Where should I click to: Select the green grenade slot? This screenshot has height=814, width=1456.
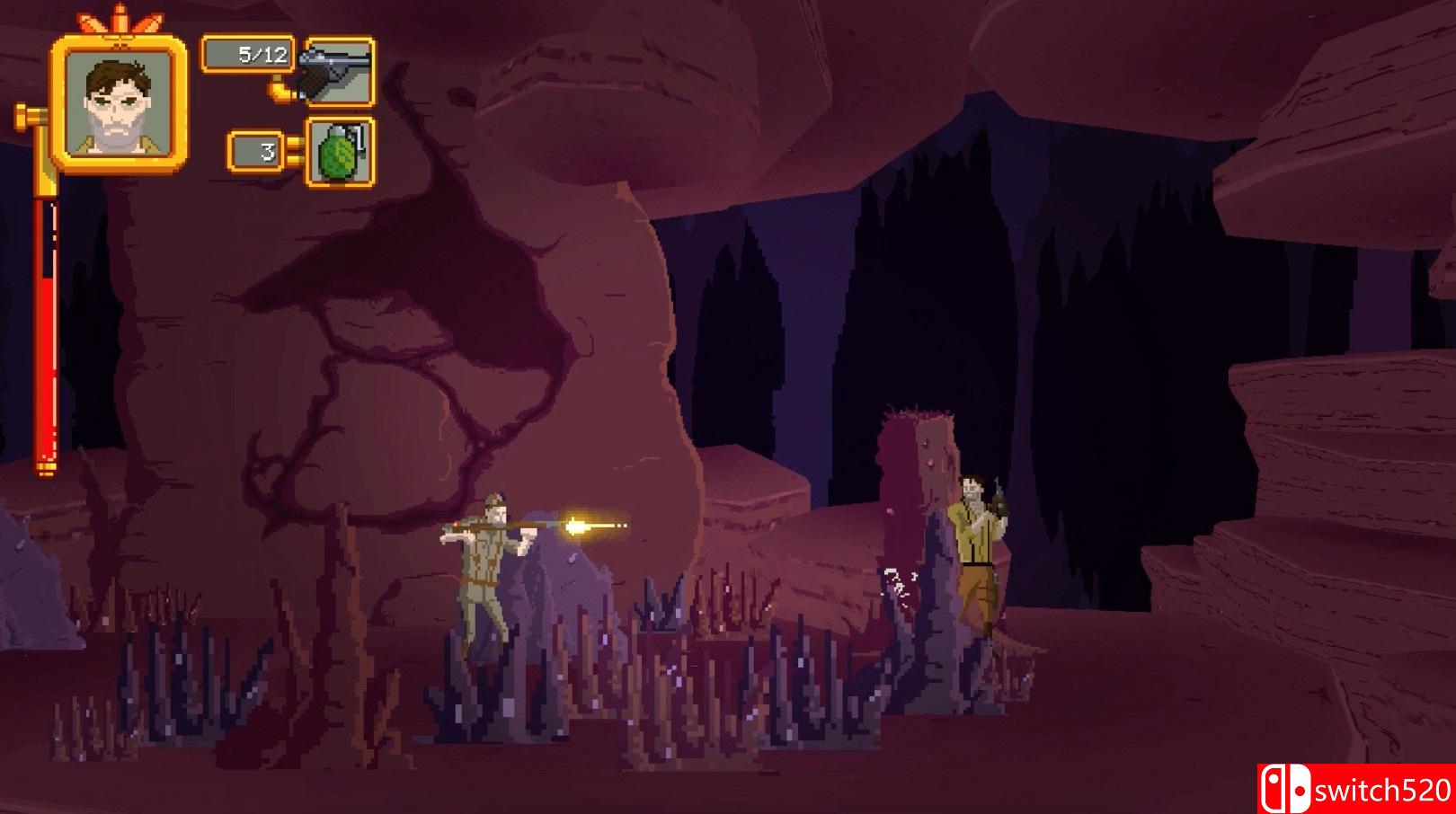point(340,153)
